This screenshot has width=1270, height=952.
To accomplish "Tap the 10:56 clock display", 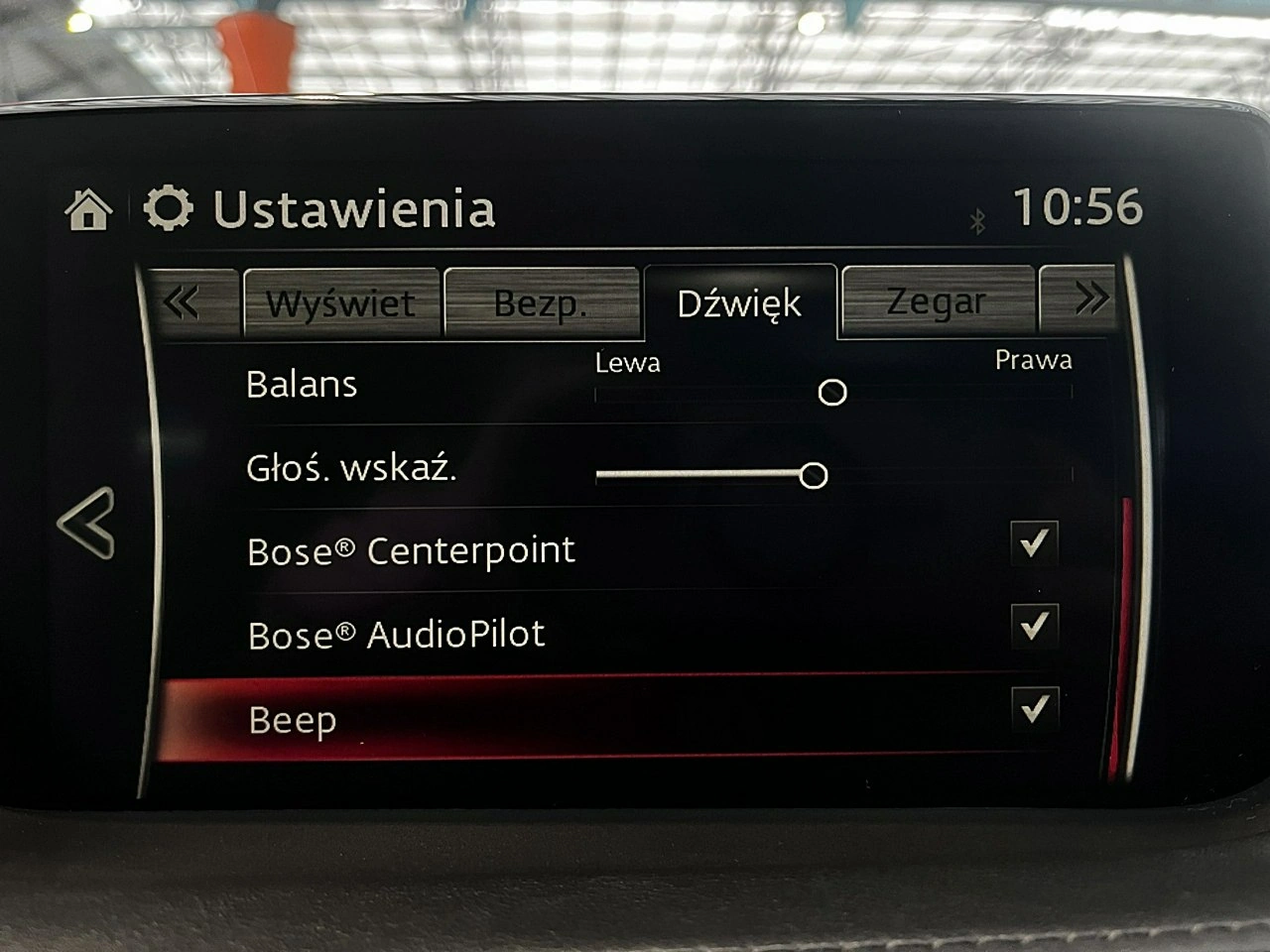I will (1077, 208).
